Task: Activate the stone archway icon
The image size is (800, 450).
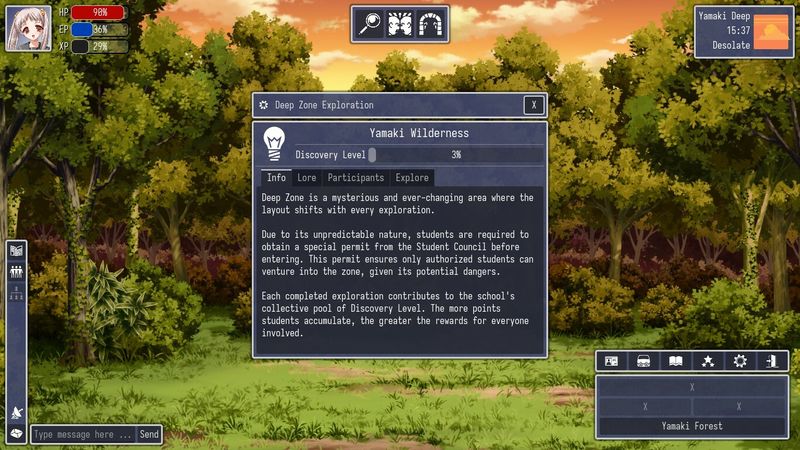Action: (x=430, y=24)
